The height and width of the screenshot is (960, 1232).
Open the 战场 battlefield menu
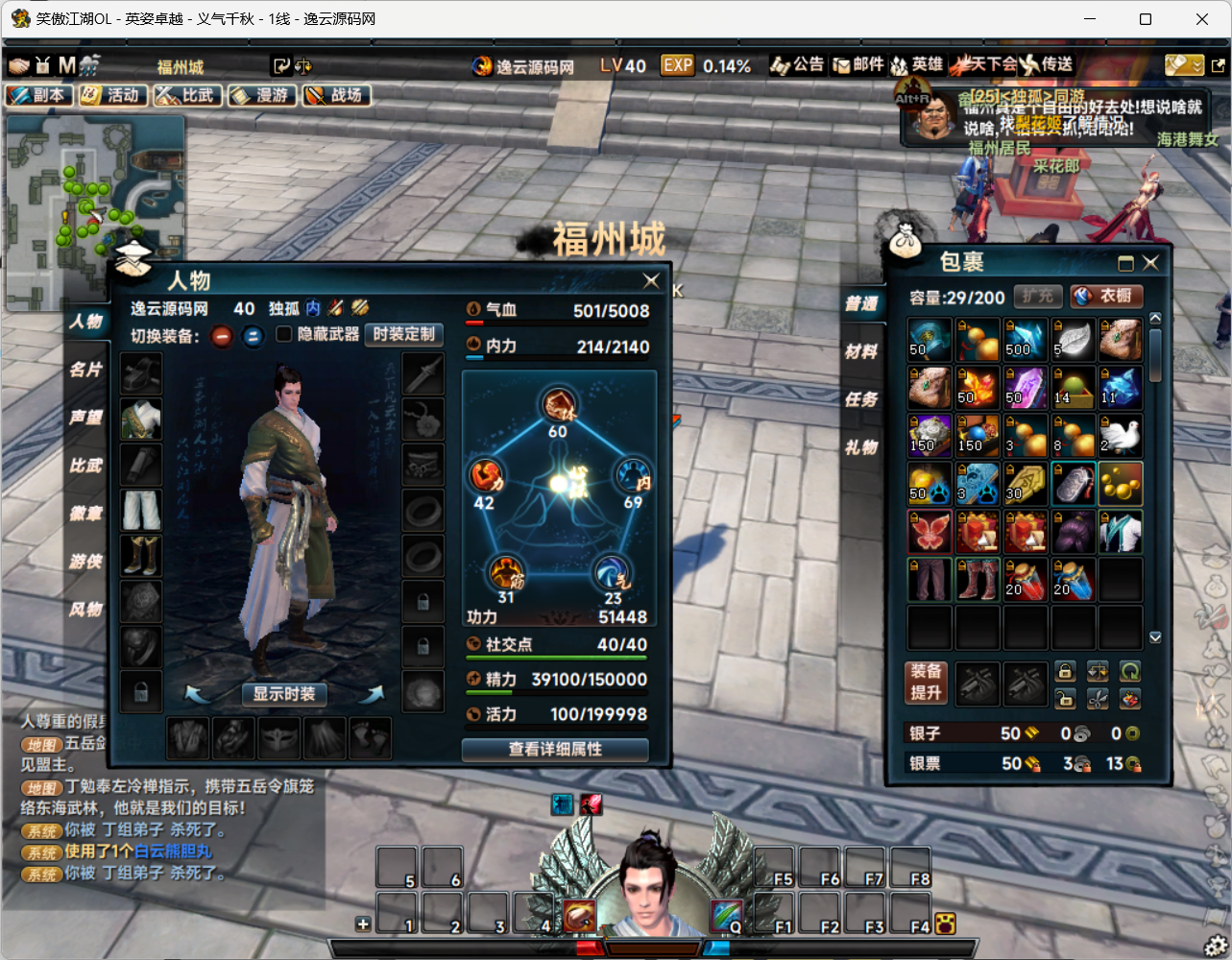(x=336, y=95)
